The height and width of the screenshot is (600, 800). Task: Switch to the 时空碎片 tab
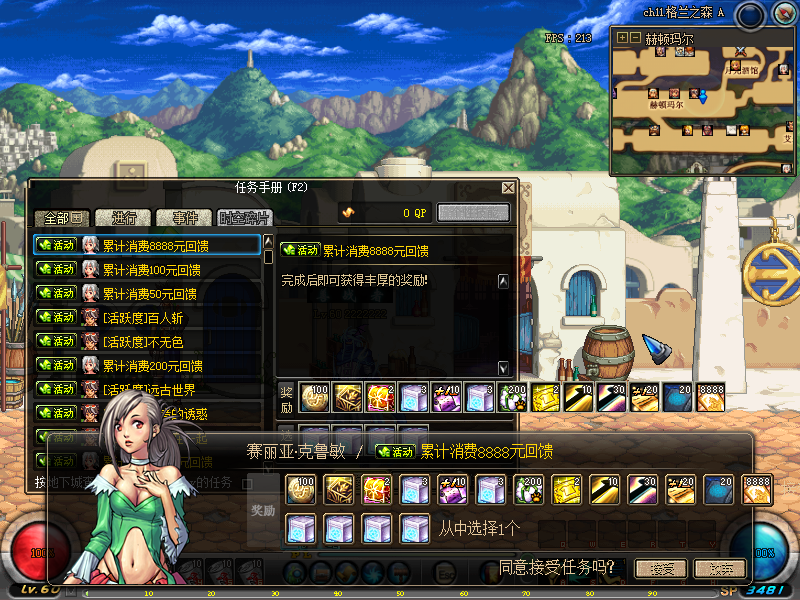pos(244,218)
